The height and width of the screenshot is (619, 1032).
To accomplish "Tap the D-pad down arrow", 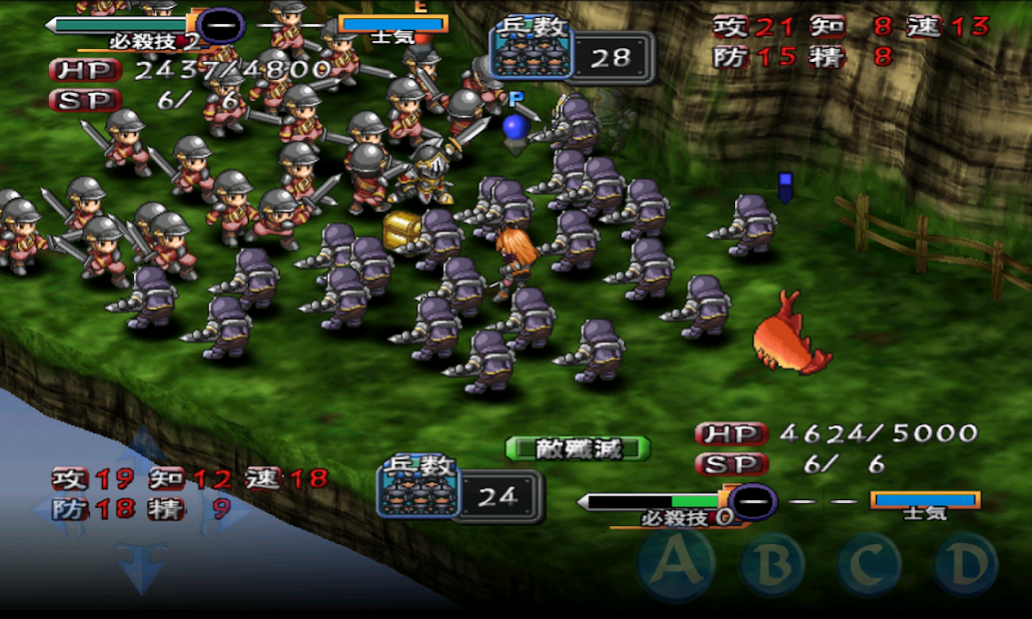I will tap(140, 567).
